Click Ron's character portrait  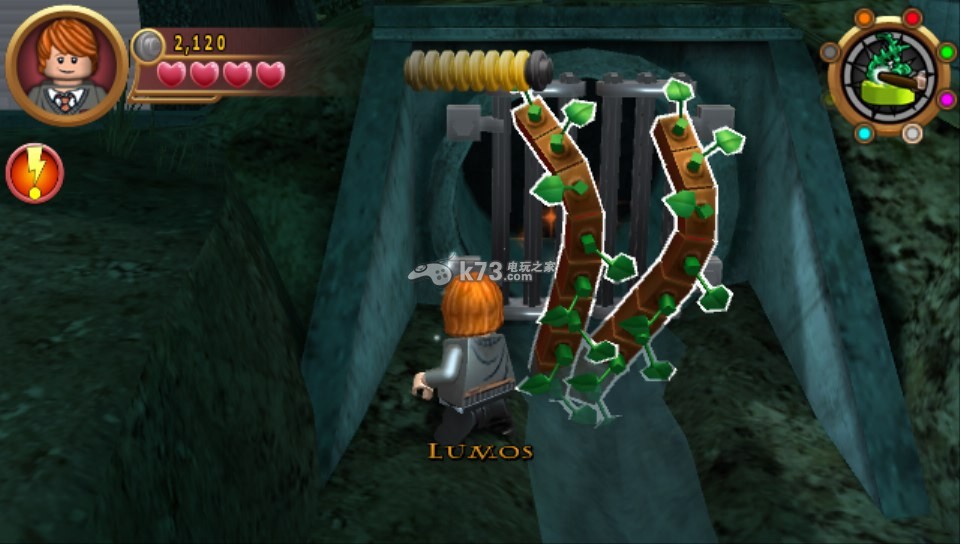pos(66,65)
